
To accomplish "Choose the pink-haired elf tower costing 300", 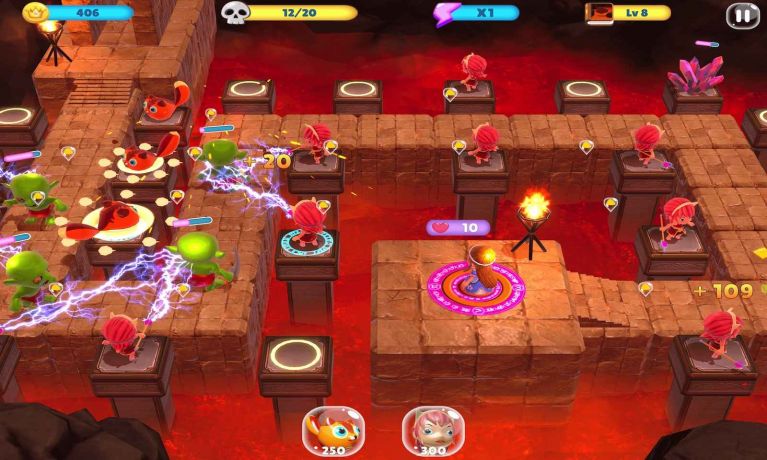I will (x=433, y=429).
